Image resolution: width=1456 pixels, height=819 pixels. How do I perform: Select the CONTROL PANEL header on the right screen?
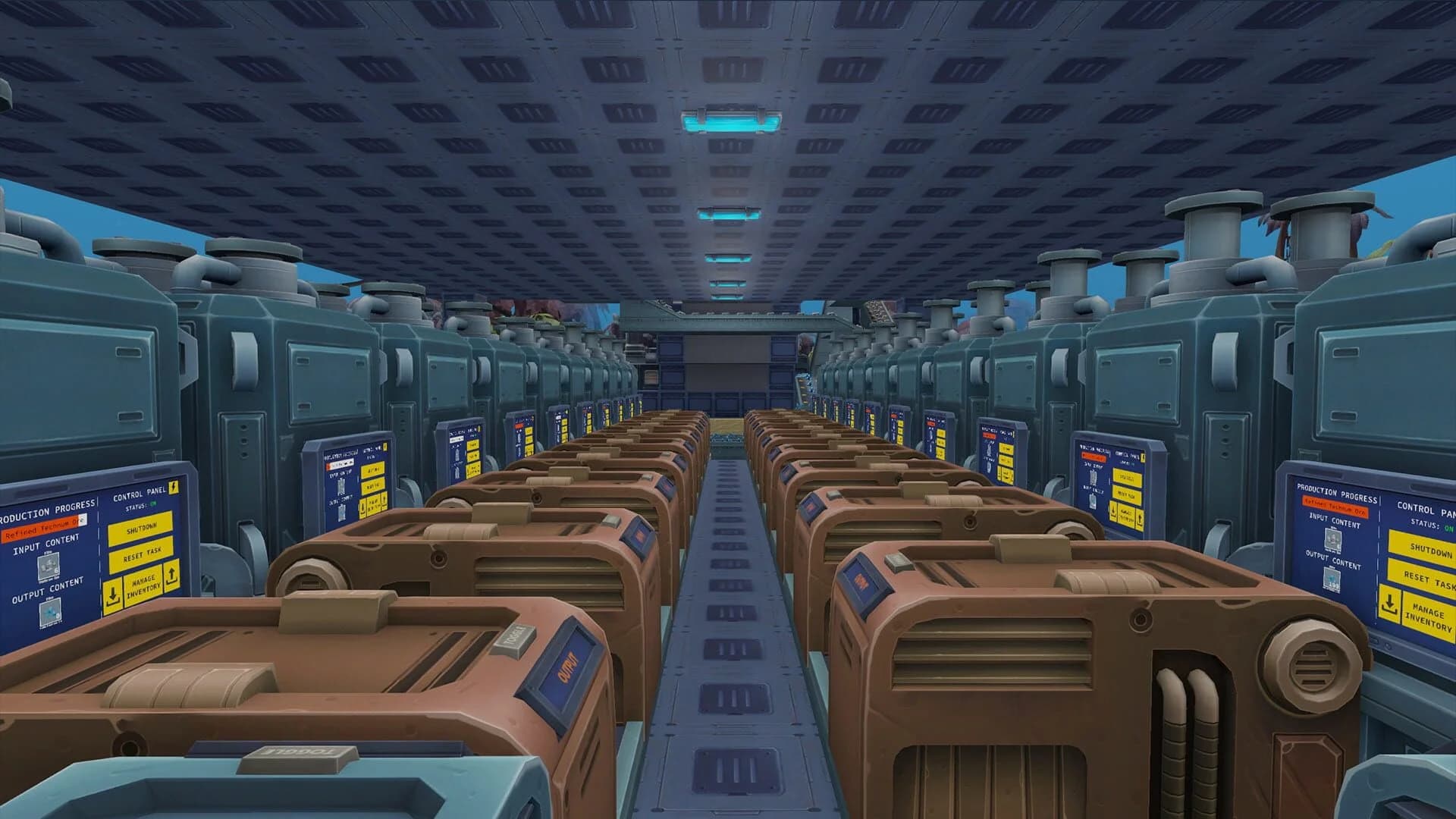coord(1423,507)
